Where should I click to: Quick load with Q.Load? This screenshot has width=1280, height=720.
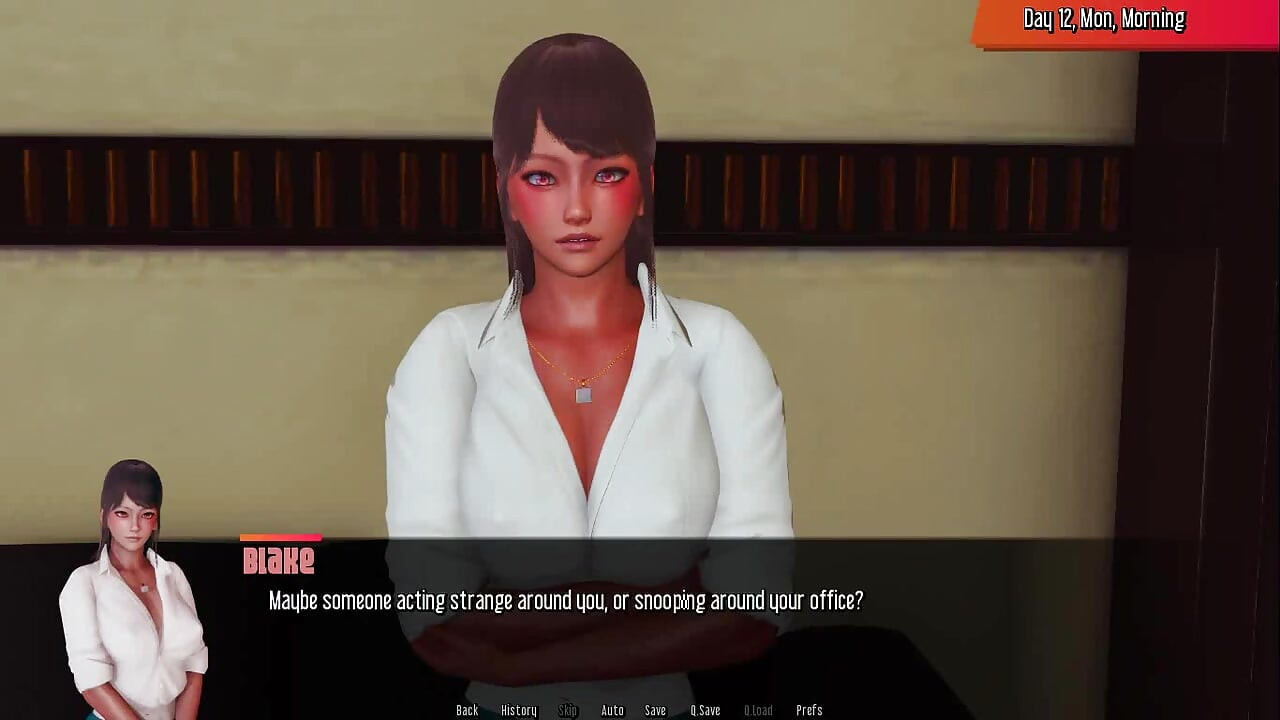pyautogui.click(x=758, y=710)
